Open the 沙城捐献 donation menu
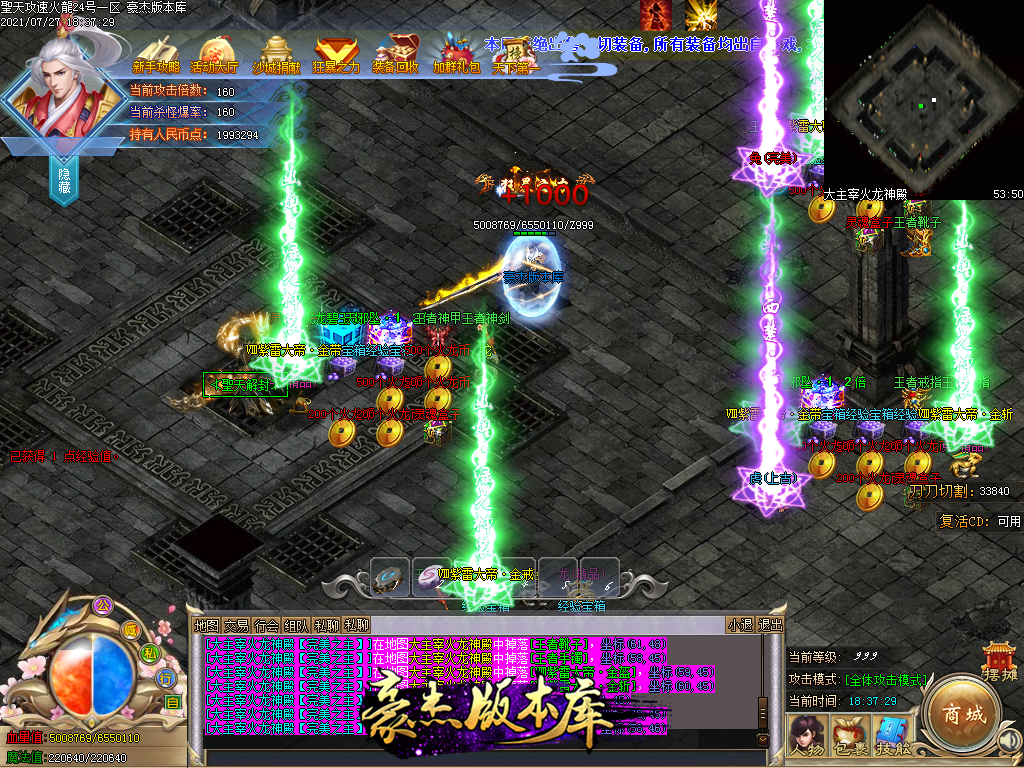Viewport: 1024px width, 768px height. 276,54
